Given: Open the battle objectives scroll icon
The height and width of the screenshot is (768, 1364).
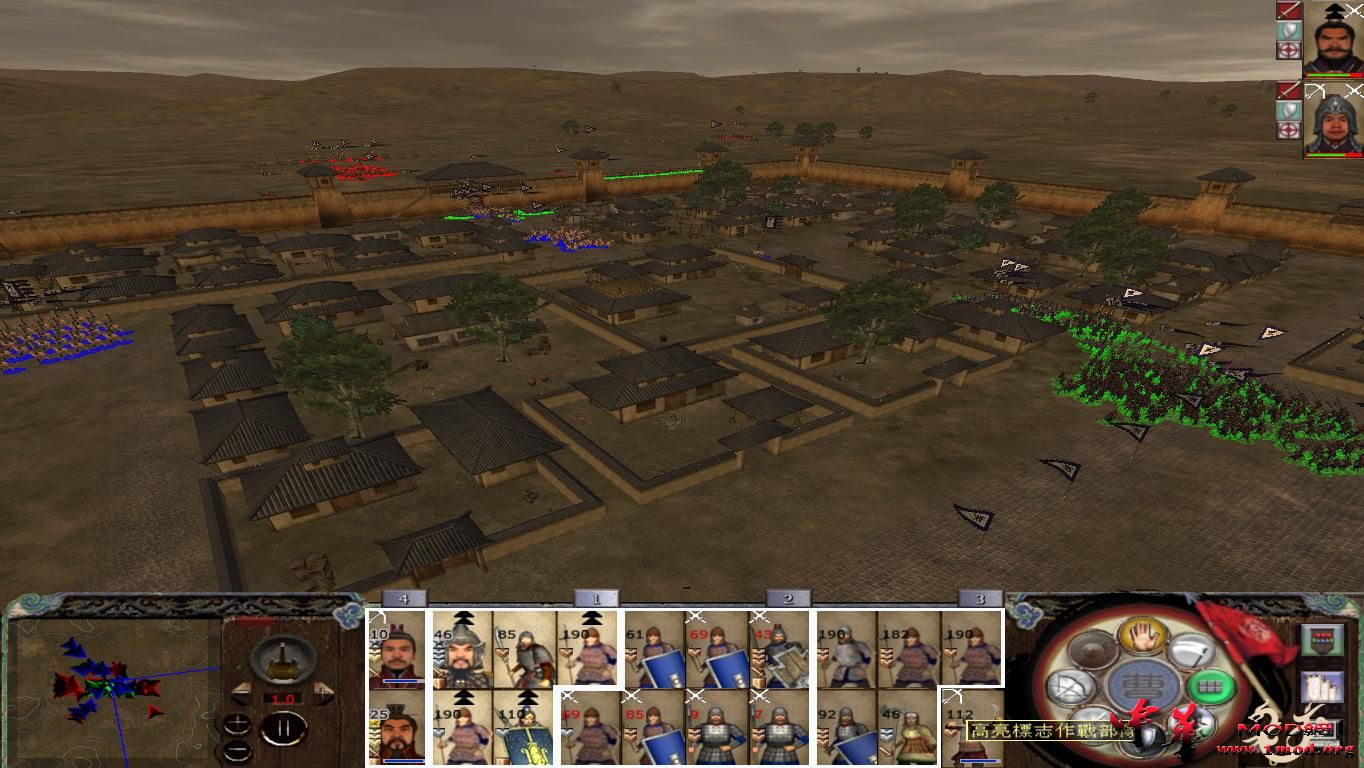Looking at the screenshot, I should pos(1321,688).
